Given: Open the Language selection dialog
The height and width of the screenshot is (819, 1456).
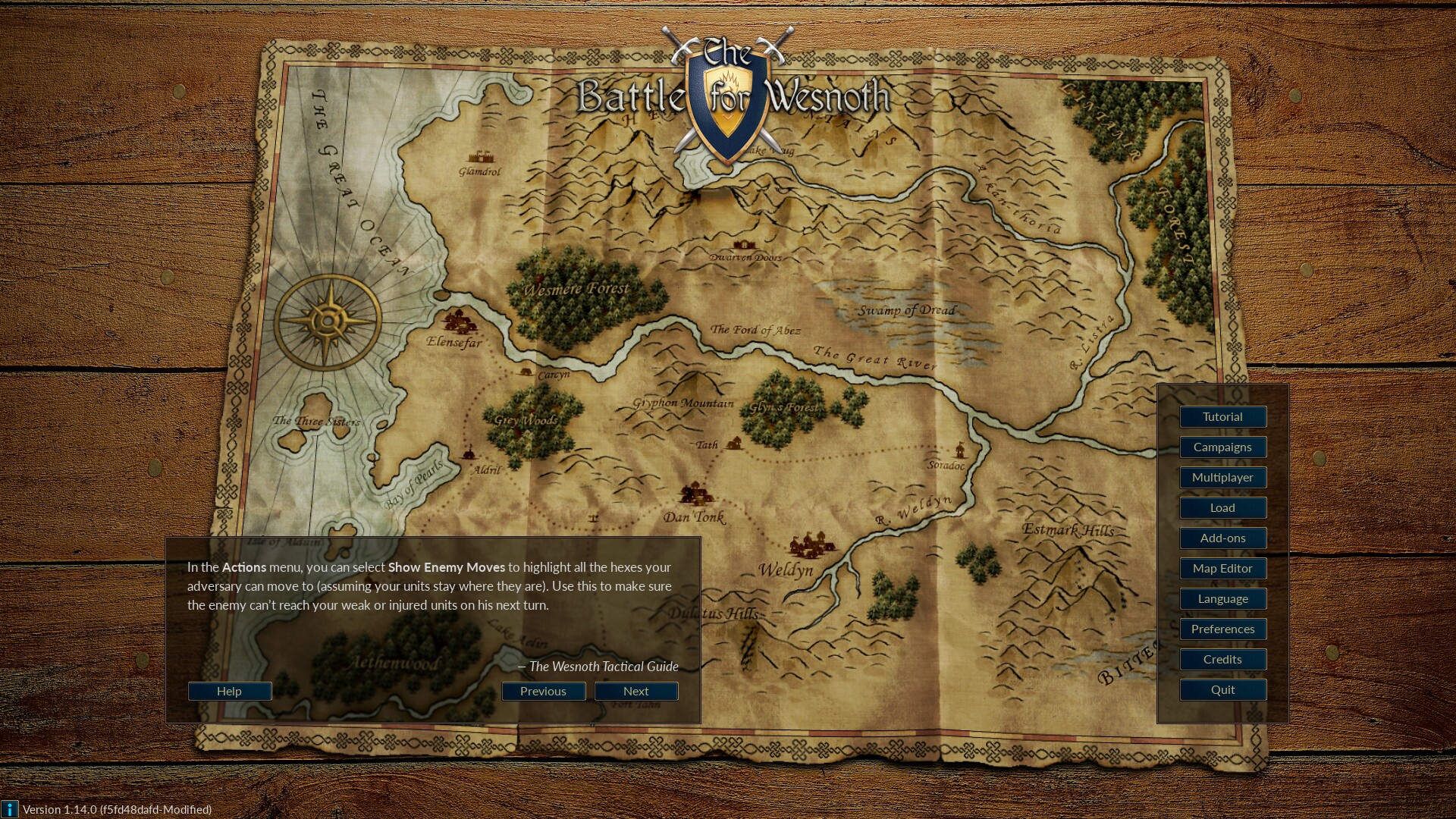Looking at the screenshot, I should tap(1222, 598).
